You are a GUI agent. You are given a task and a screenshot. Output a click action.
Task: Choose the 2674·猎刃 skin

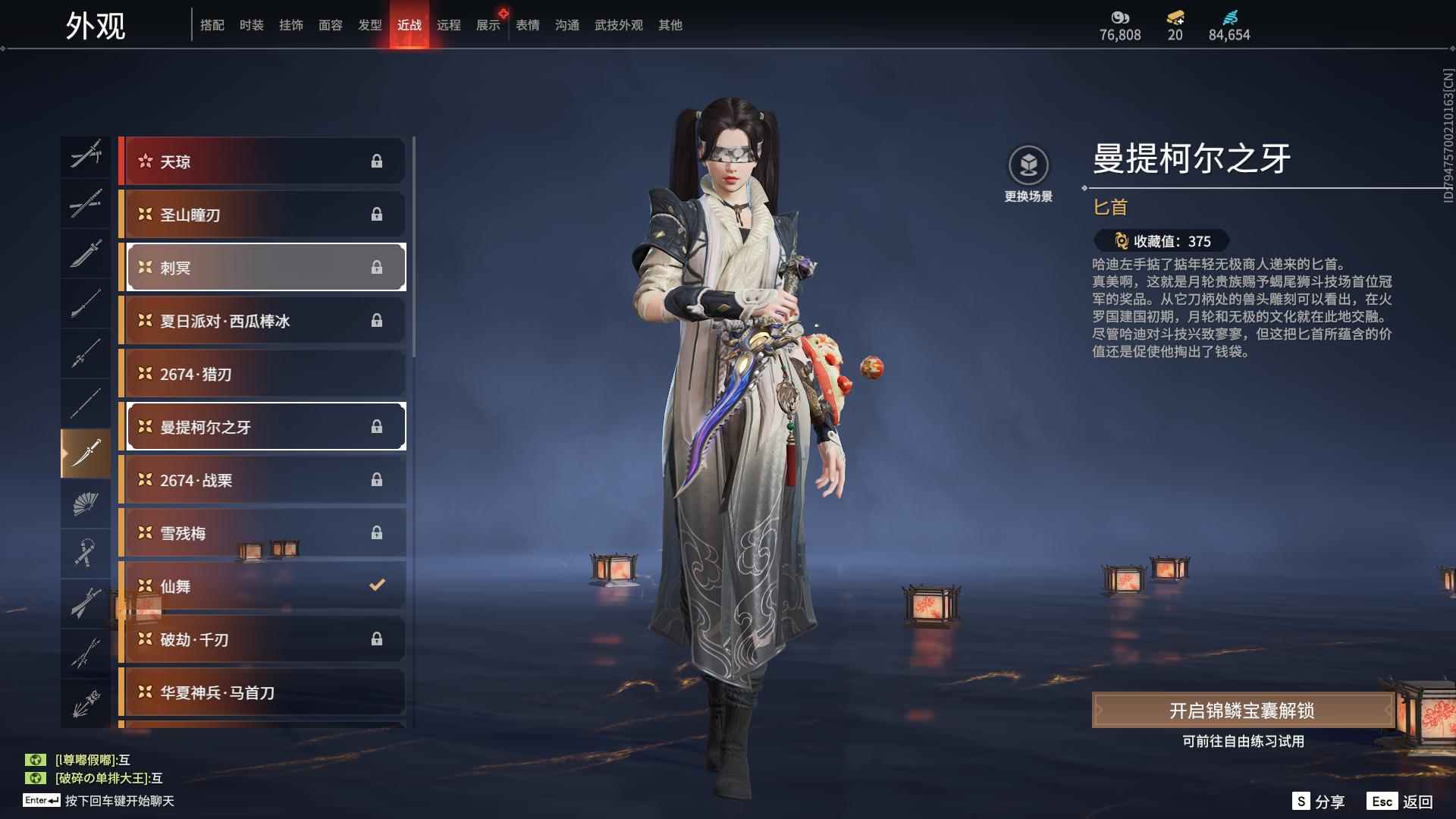(262, 374)
